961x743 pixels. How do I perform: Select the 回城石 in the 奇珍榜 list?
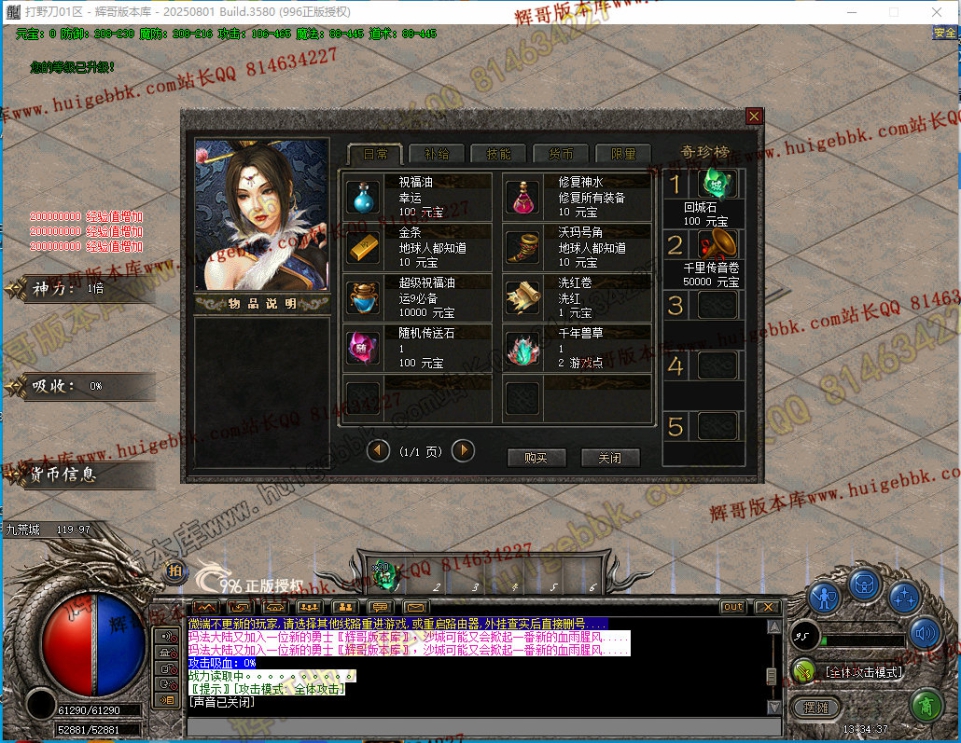(717, 184)
